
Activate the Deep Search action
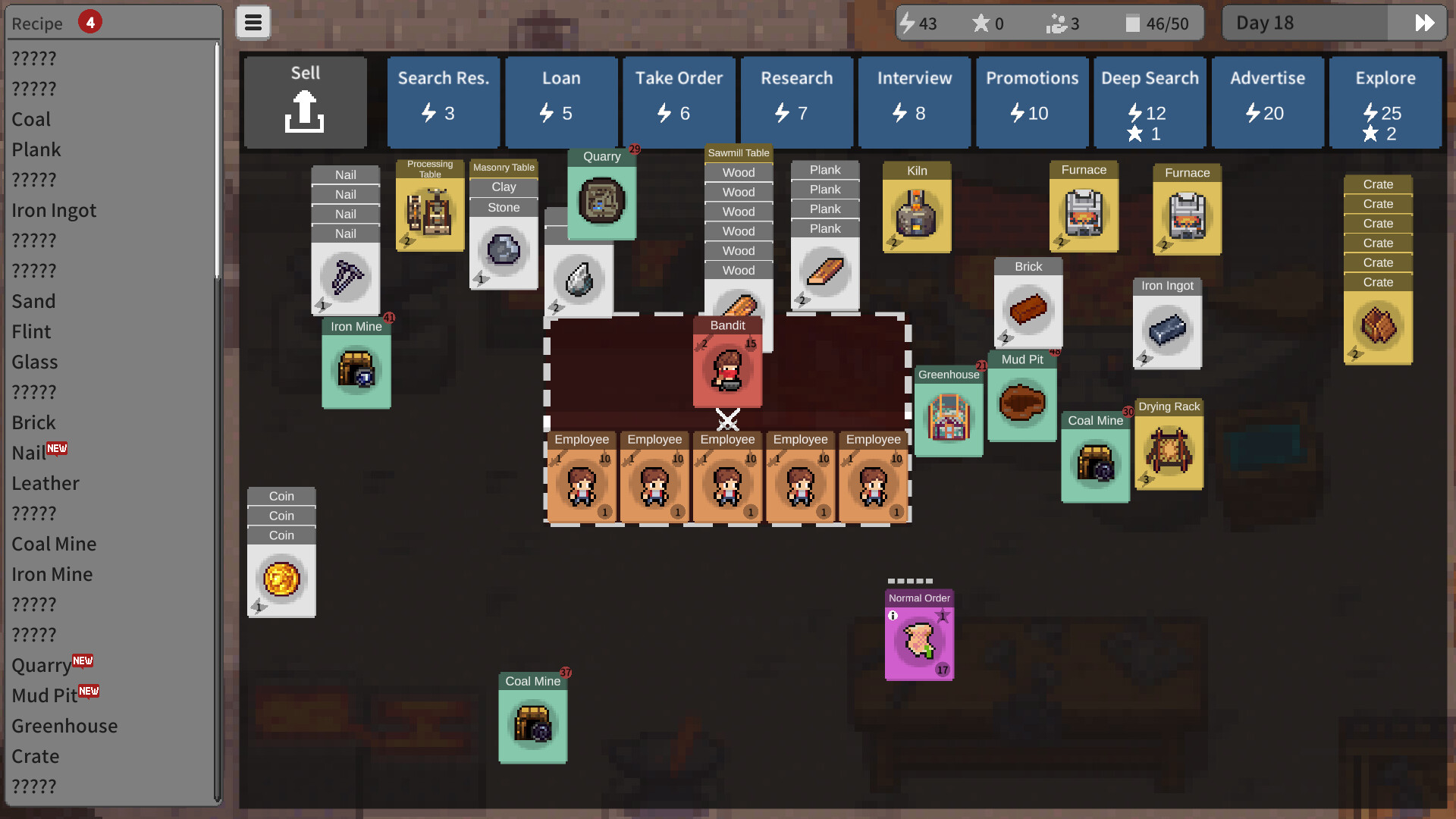1150,102
